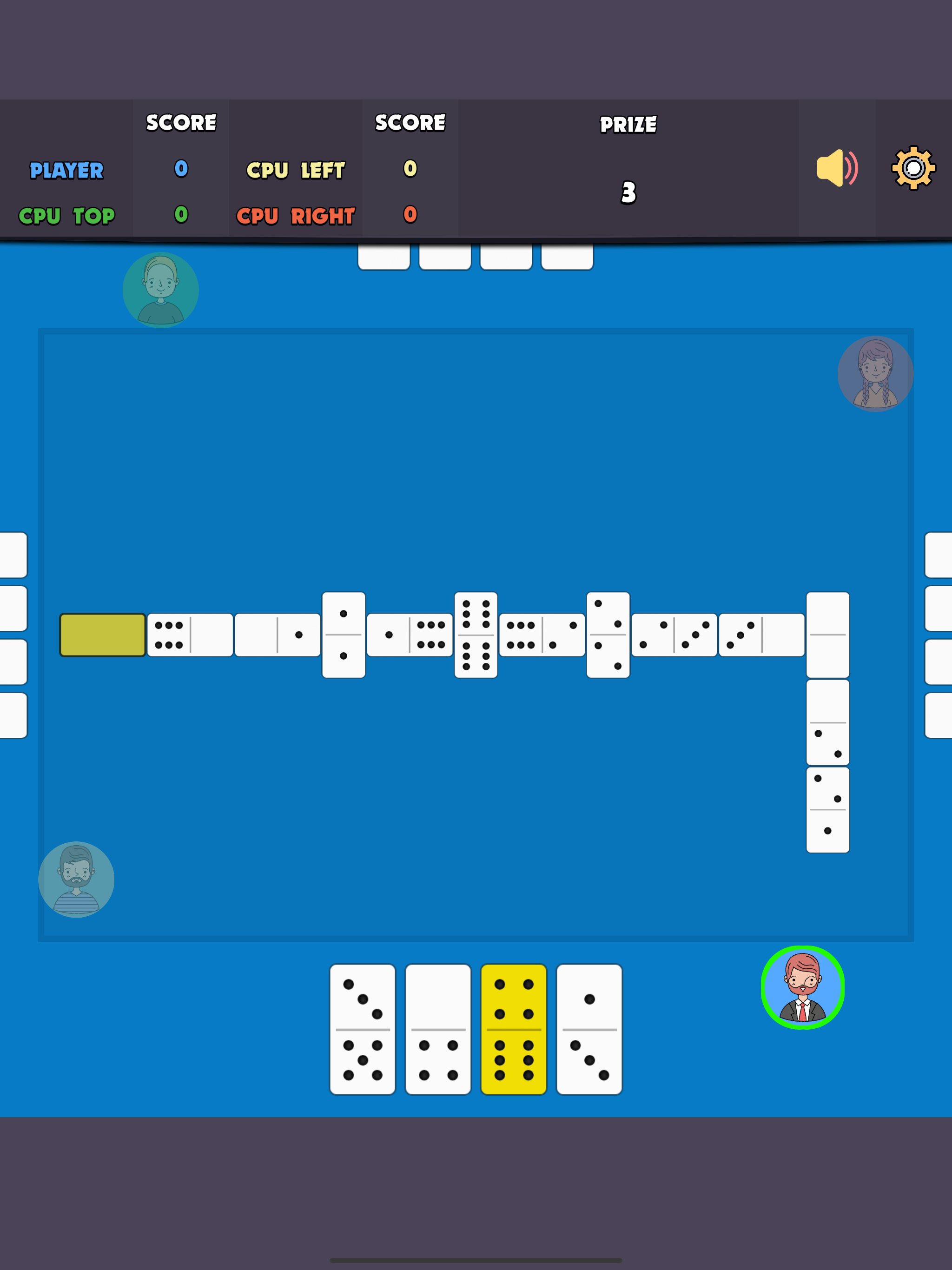952x1270 pixels.
Task: Click the CPU Left player avatar
Action: tap(77, 879)
